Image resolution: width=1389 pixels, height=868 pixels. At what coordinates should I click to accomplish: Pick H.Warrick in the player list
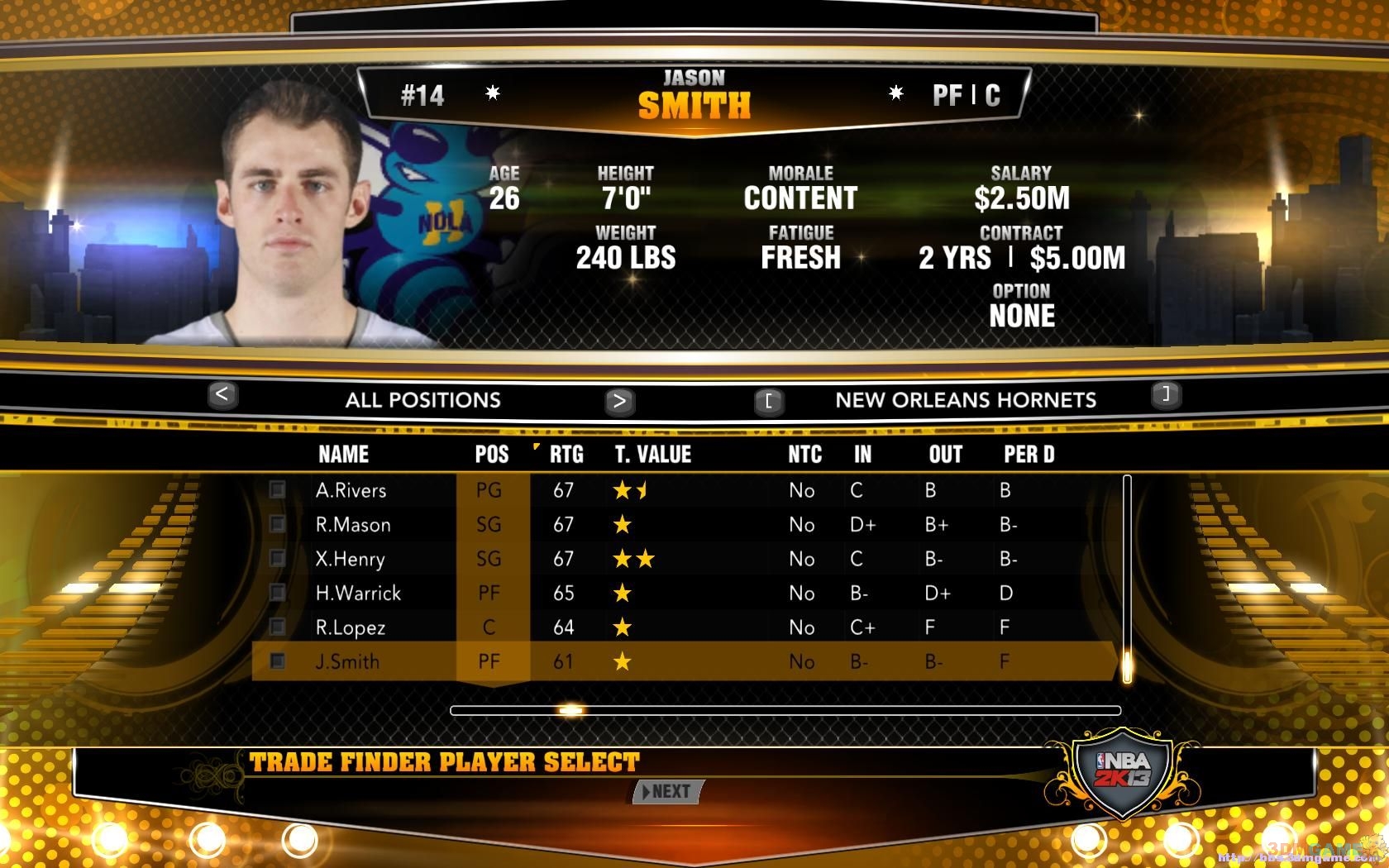coord(358,594)
